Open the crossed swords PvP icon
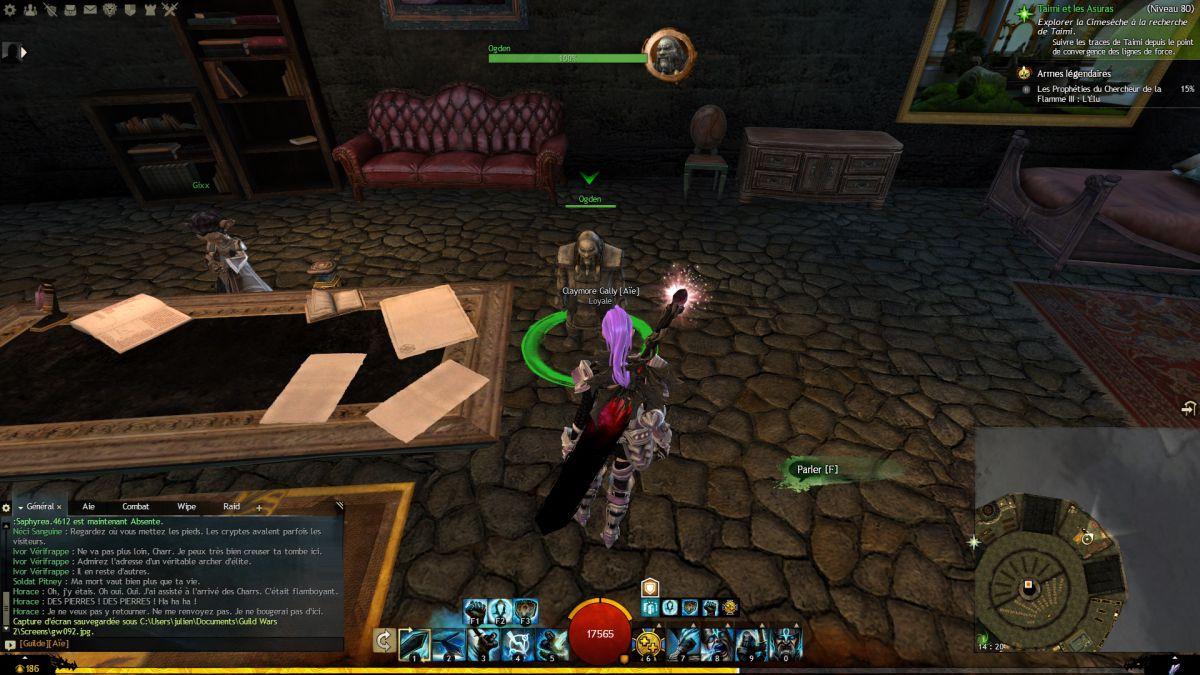The image size is (1200, 675). click(171, 10)
